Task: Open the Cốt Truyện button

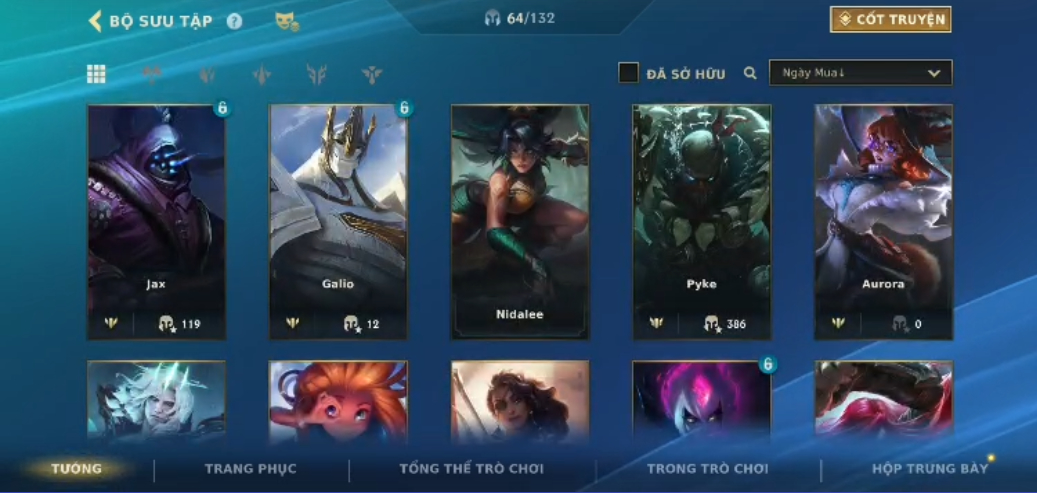Action: 890,20
